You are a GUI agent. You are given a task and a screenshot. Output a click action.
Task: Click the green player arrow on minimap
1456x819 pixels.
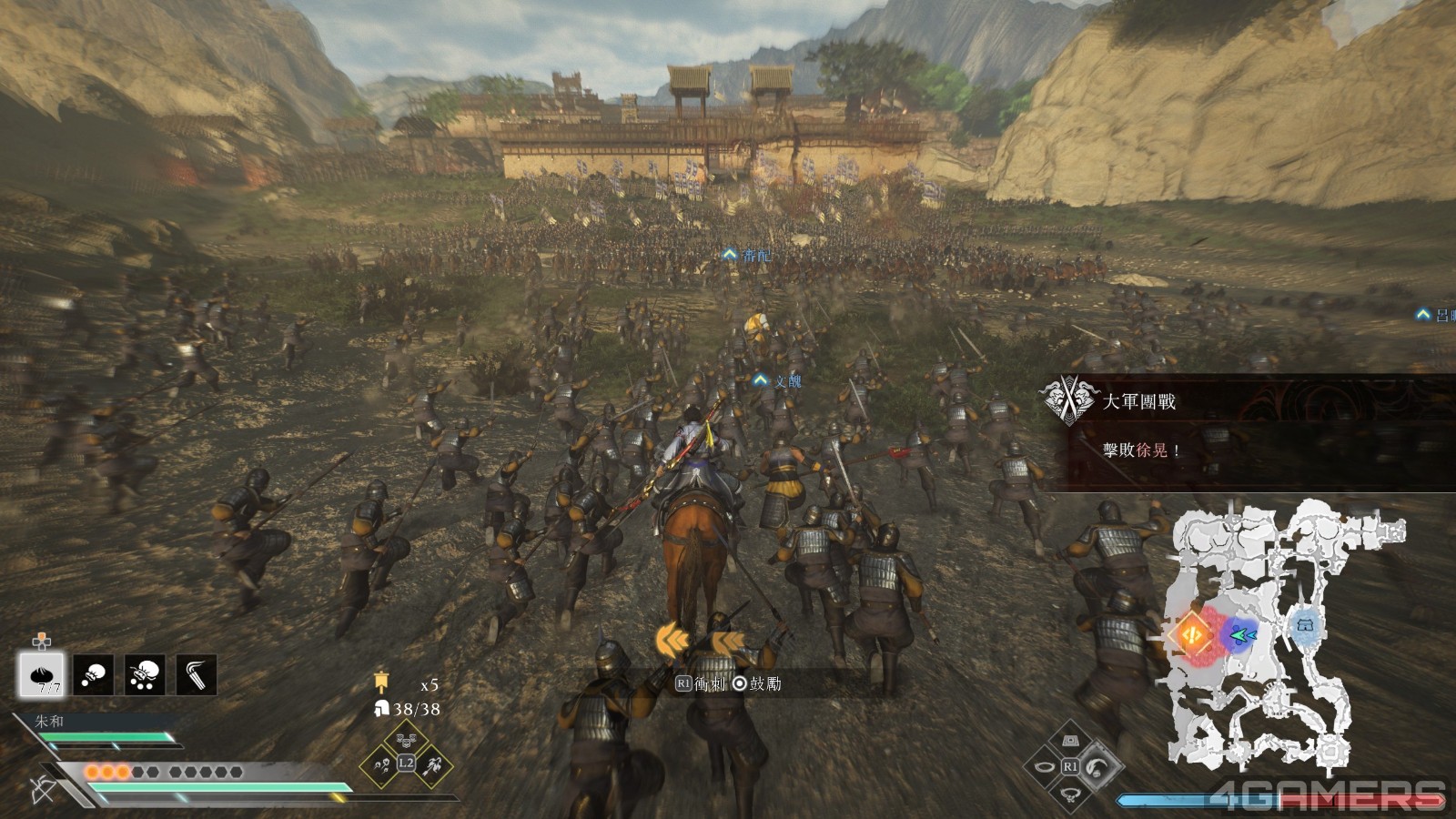[1243, 635]
